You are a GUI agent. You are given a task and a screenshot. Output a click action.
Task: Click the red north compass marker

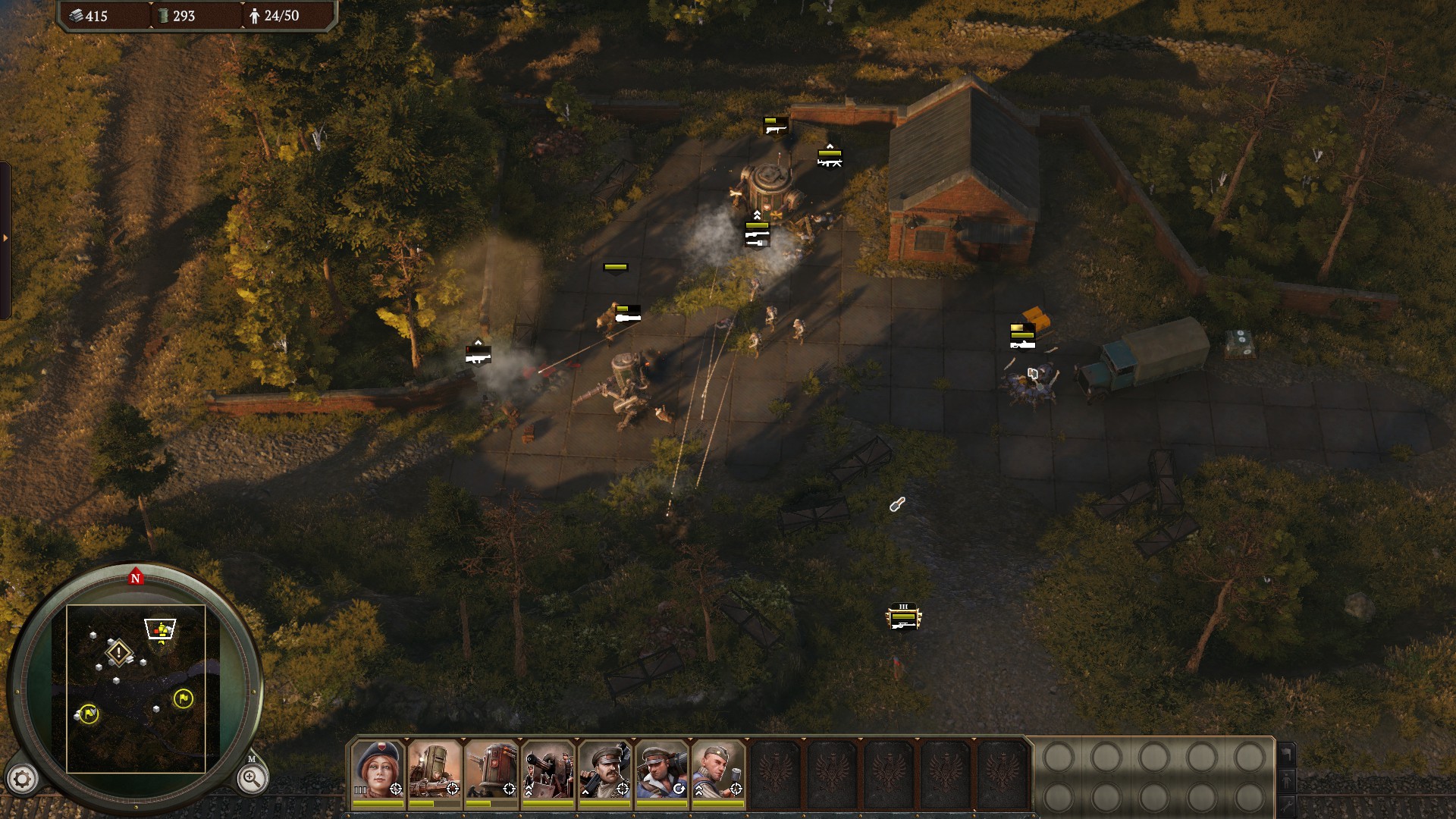tap(136, 578)
